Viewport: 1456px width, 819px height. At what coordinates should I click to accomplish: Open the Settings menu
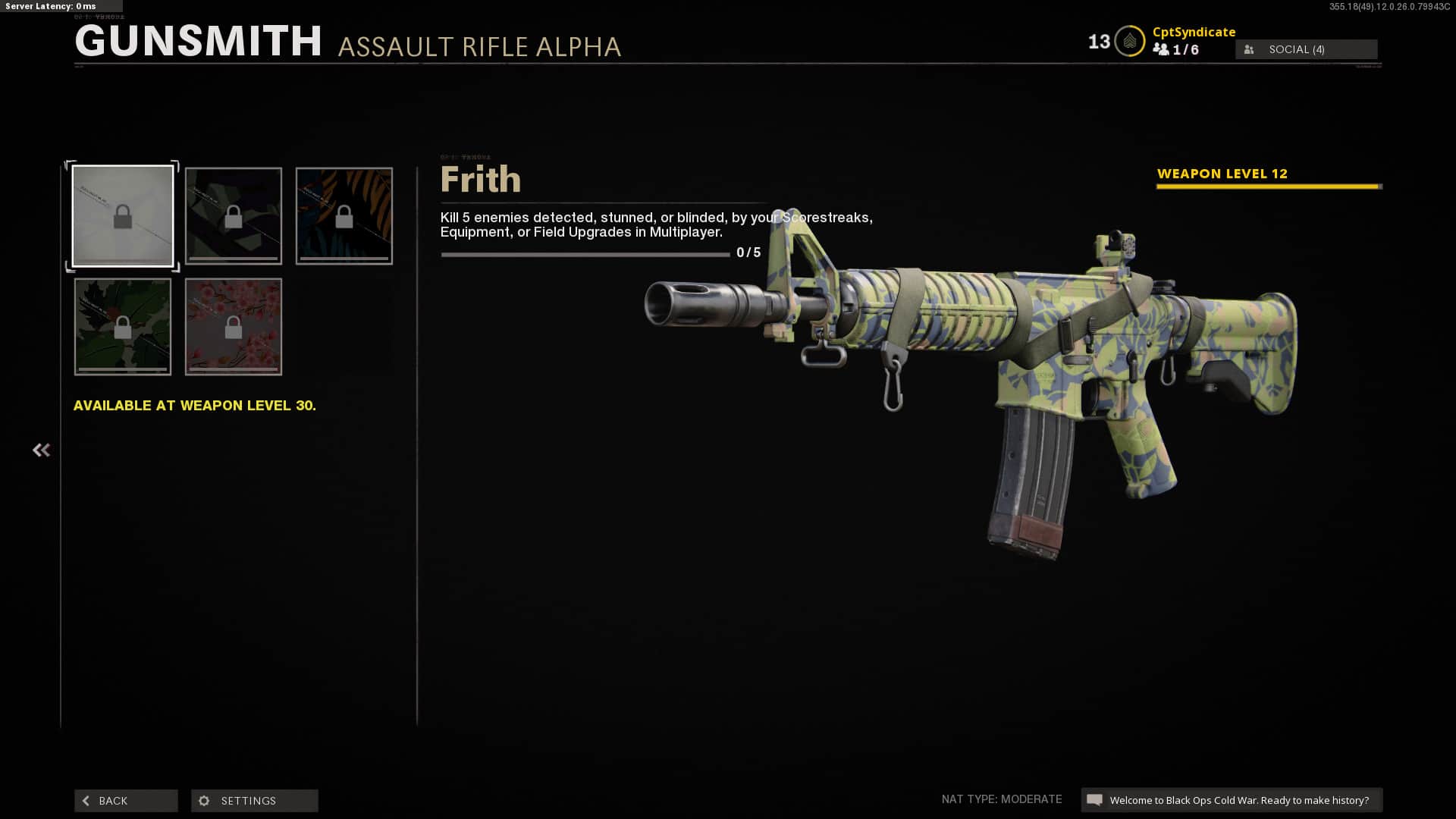pos(255,801)
